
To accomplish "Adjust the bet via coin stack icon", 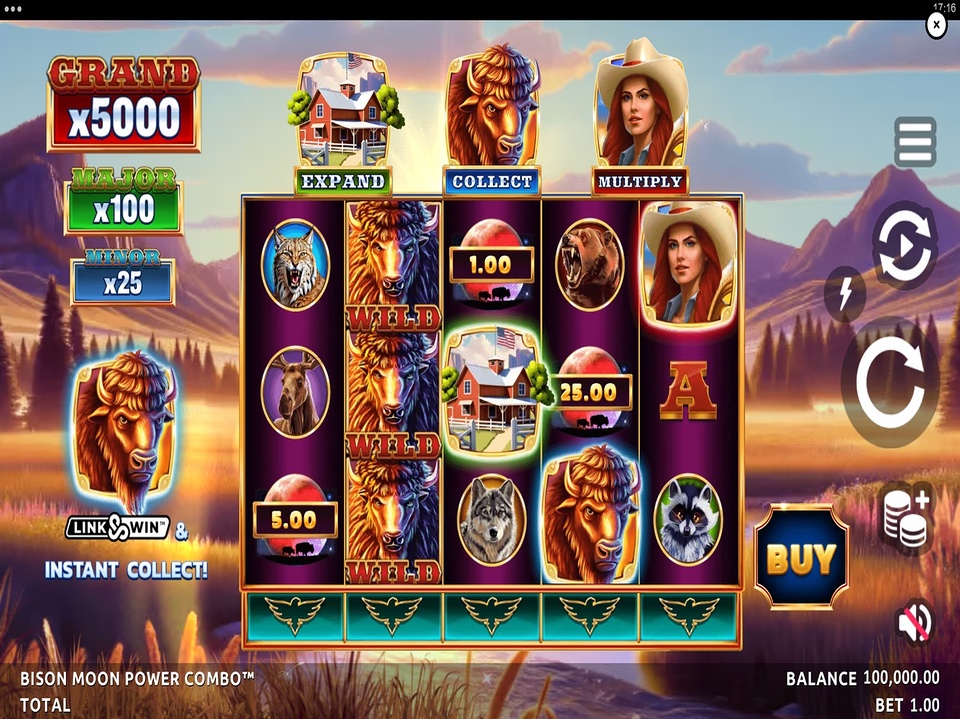I will (905, 517).
